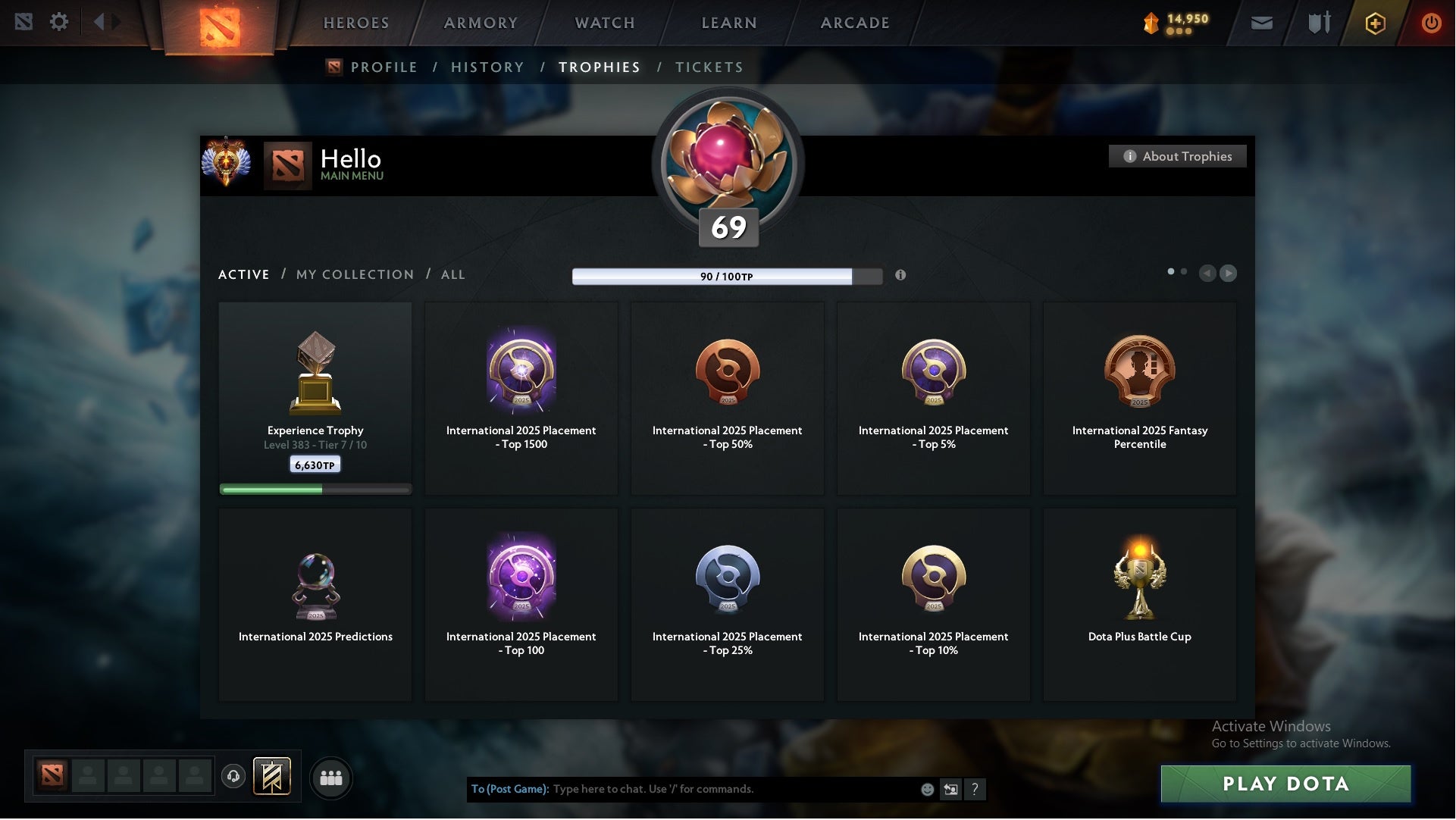Open the mail inbox icon
The width and height of the screenshot is (1456, 820).
tap(1261, 23)
